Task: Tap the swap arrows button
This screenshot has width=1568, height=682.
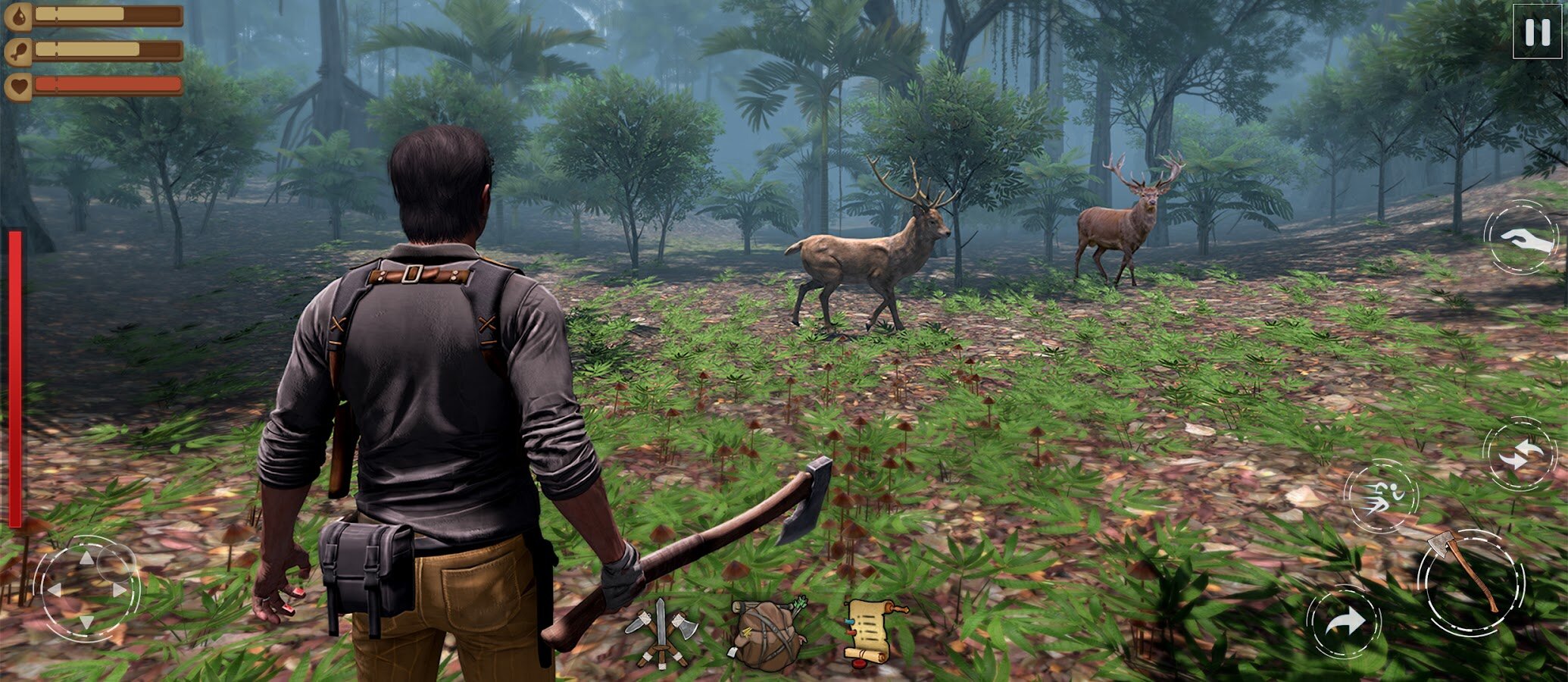Action: [1520, 454]
